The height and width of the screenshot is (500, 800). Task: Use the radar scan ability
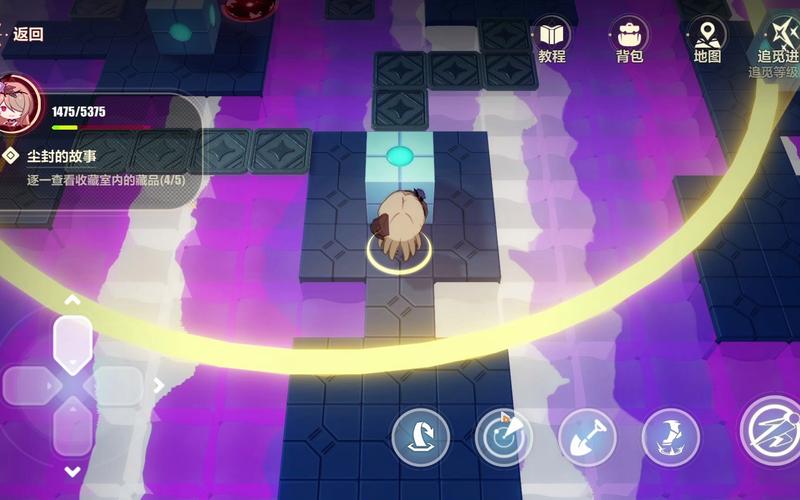[x=503, y=437]
